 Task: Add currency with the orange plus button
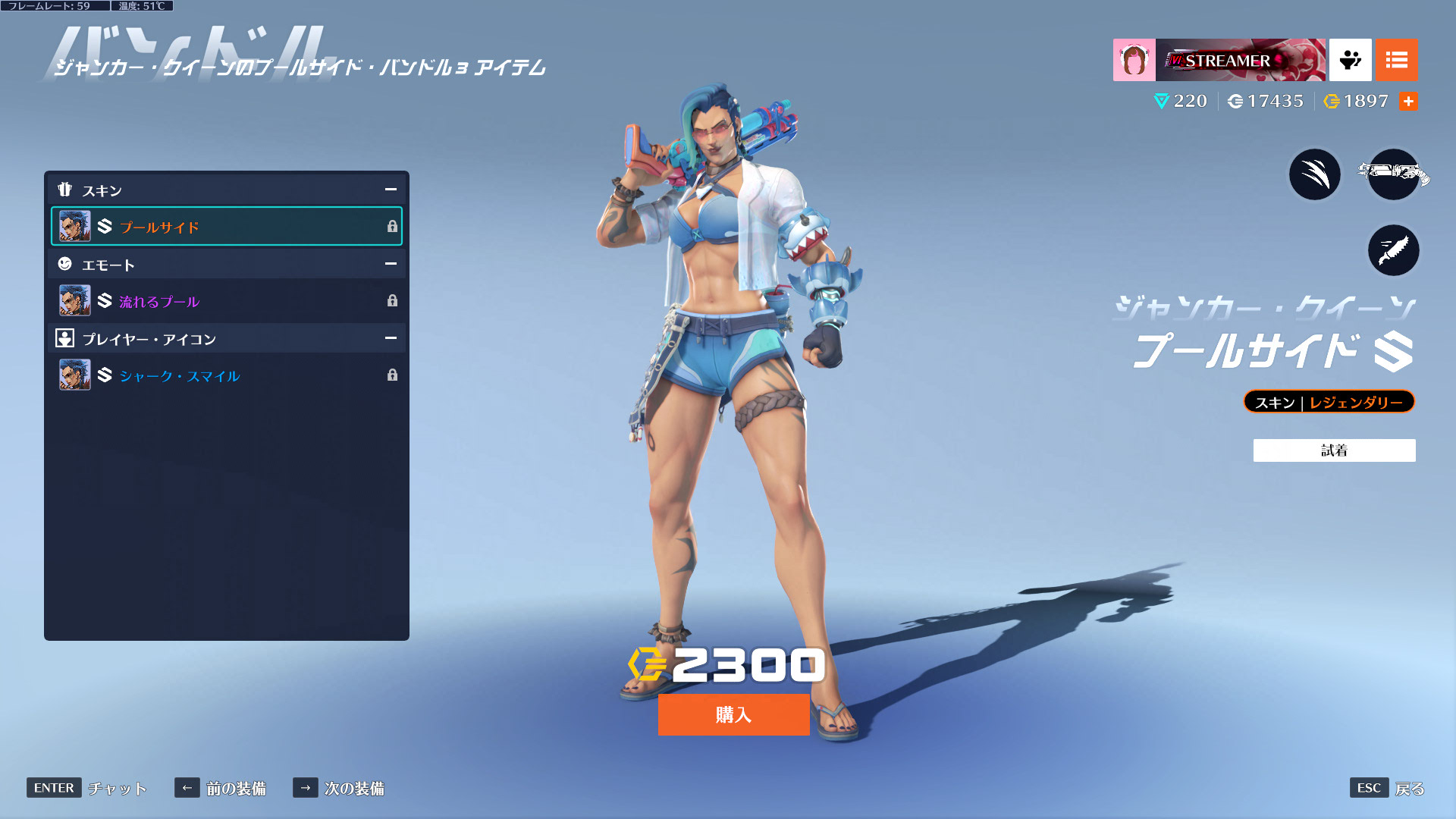[1408, 102]
